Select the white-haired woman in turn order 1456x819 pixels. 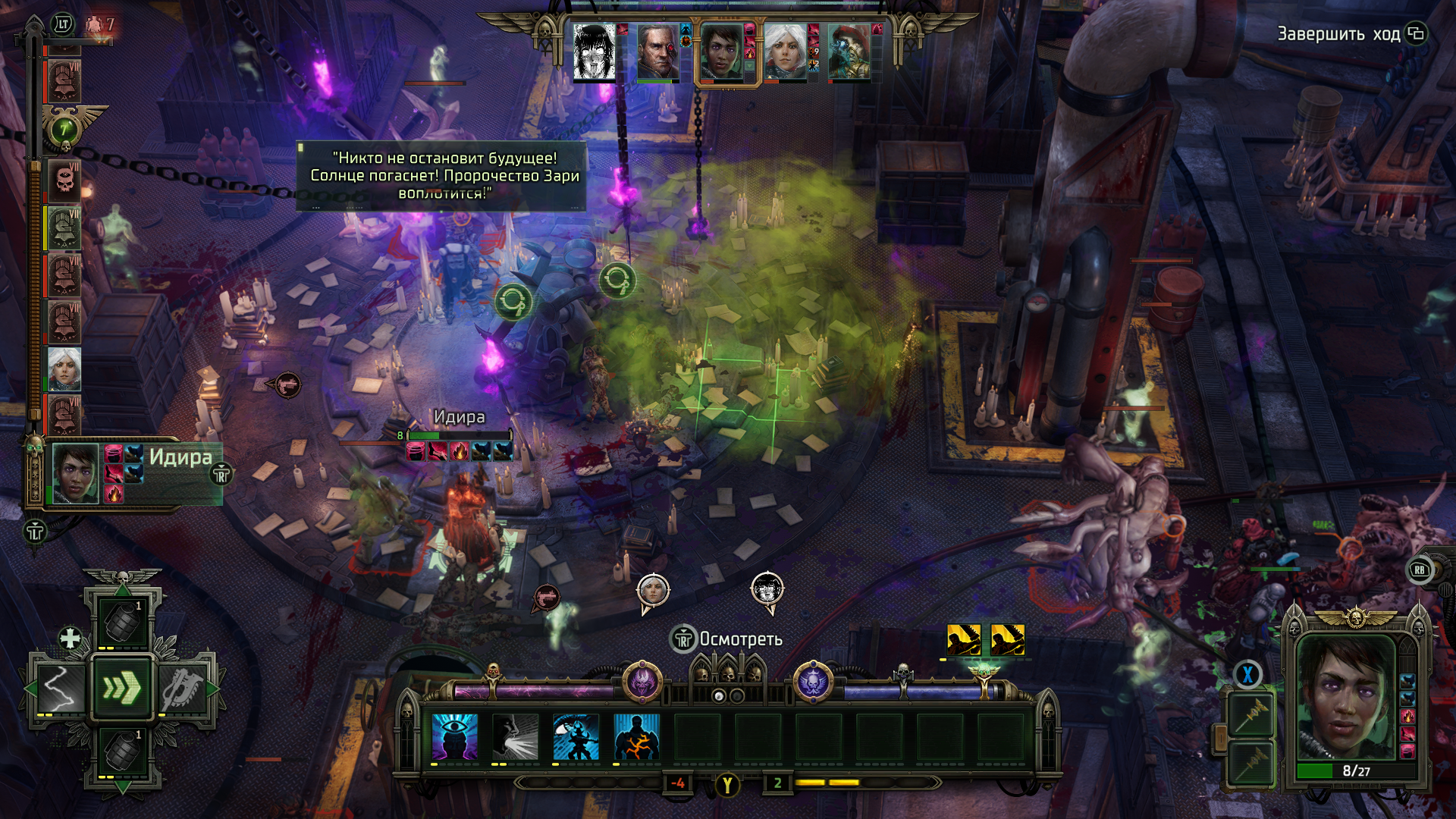coord(64,369)
